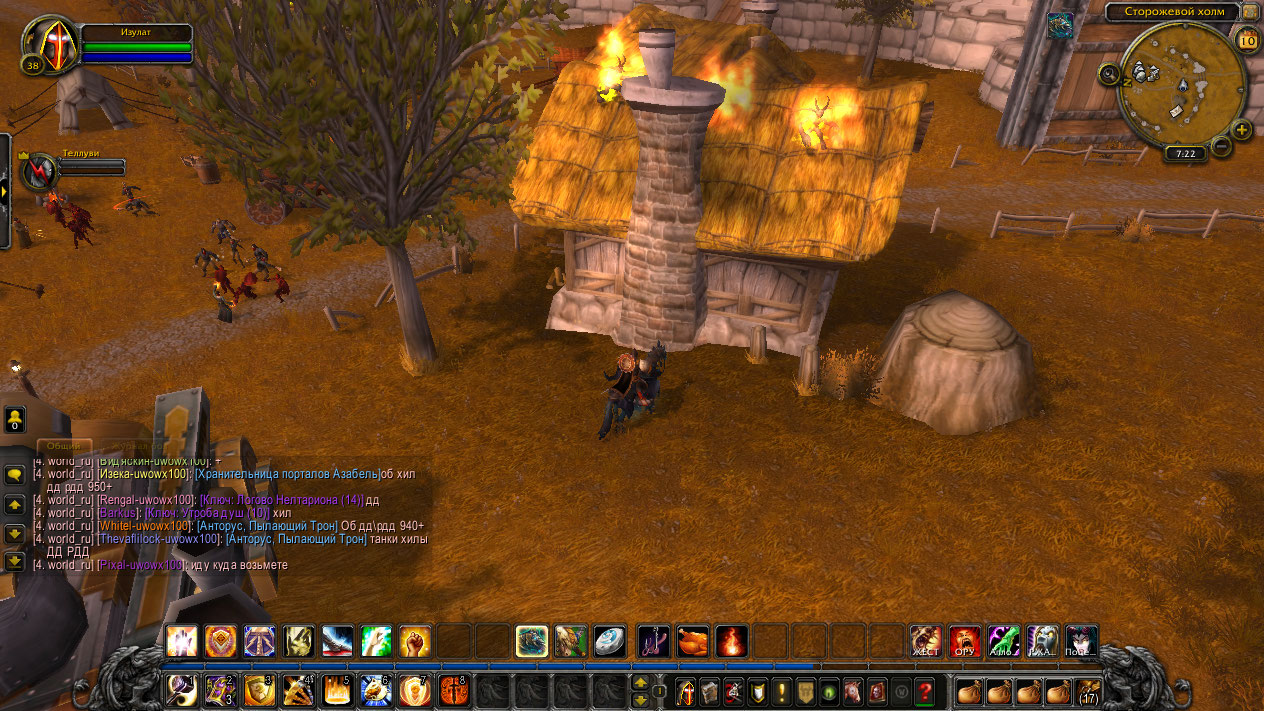The image size is (1264, 711).
Task: Select the Изулат player portrait
Action: (47, 45)
